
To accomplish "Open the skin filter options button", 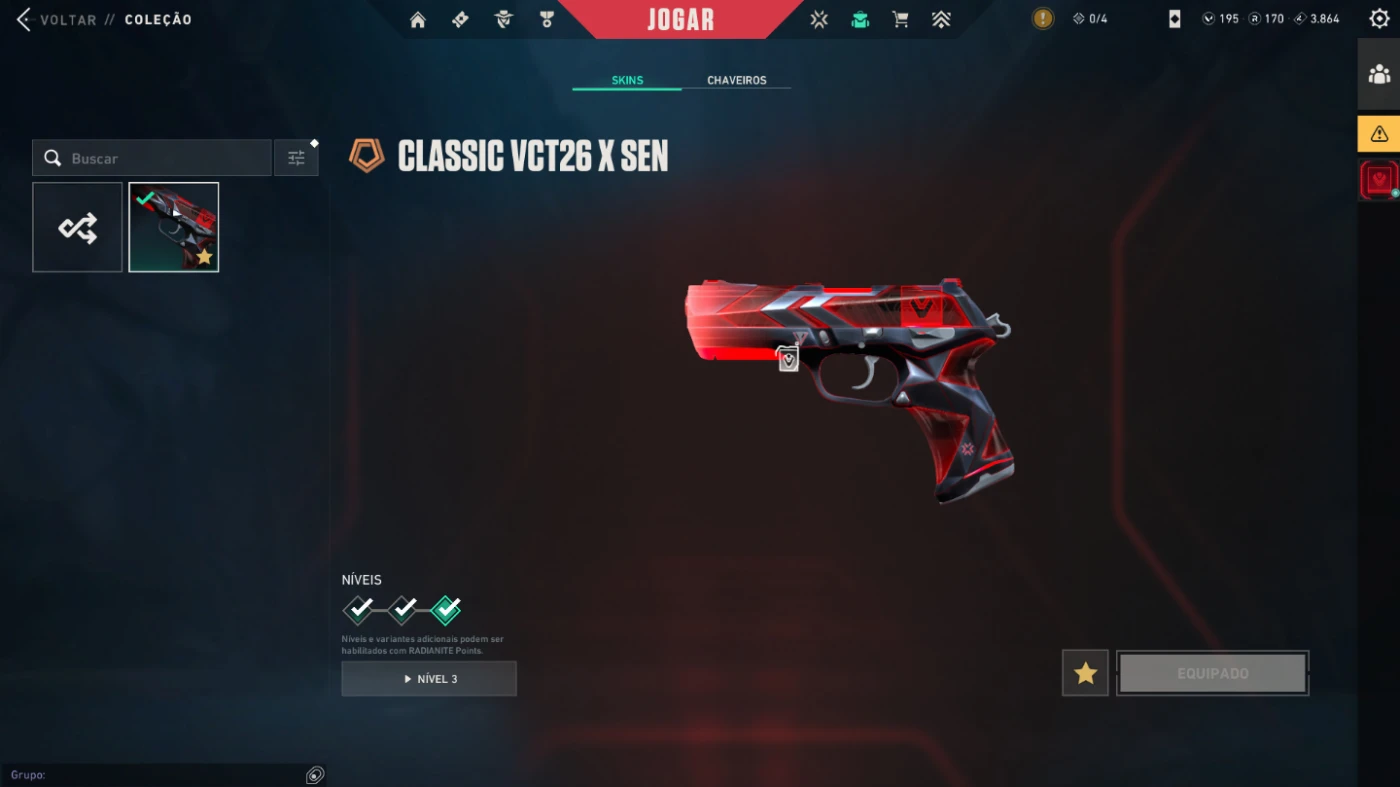I will [296, 158].
